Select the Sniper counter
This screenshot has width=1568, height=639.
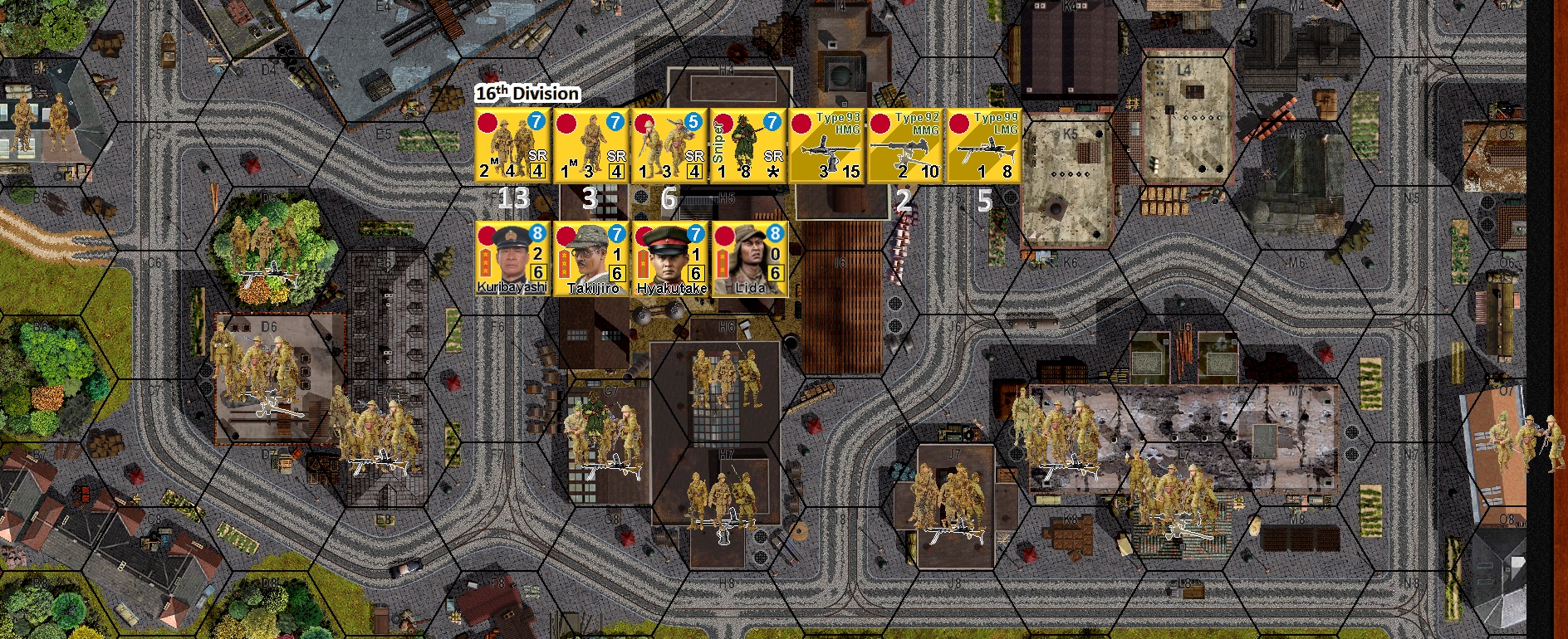pos(747,145)
